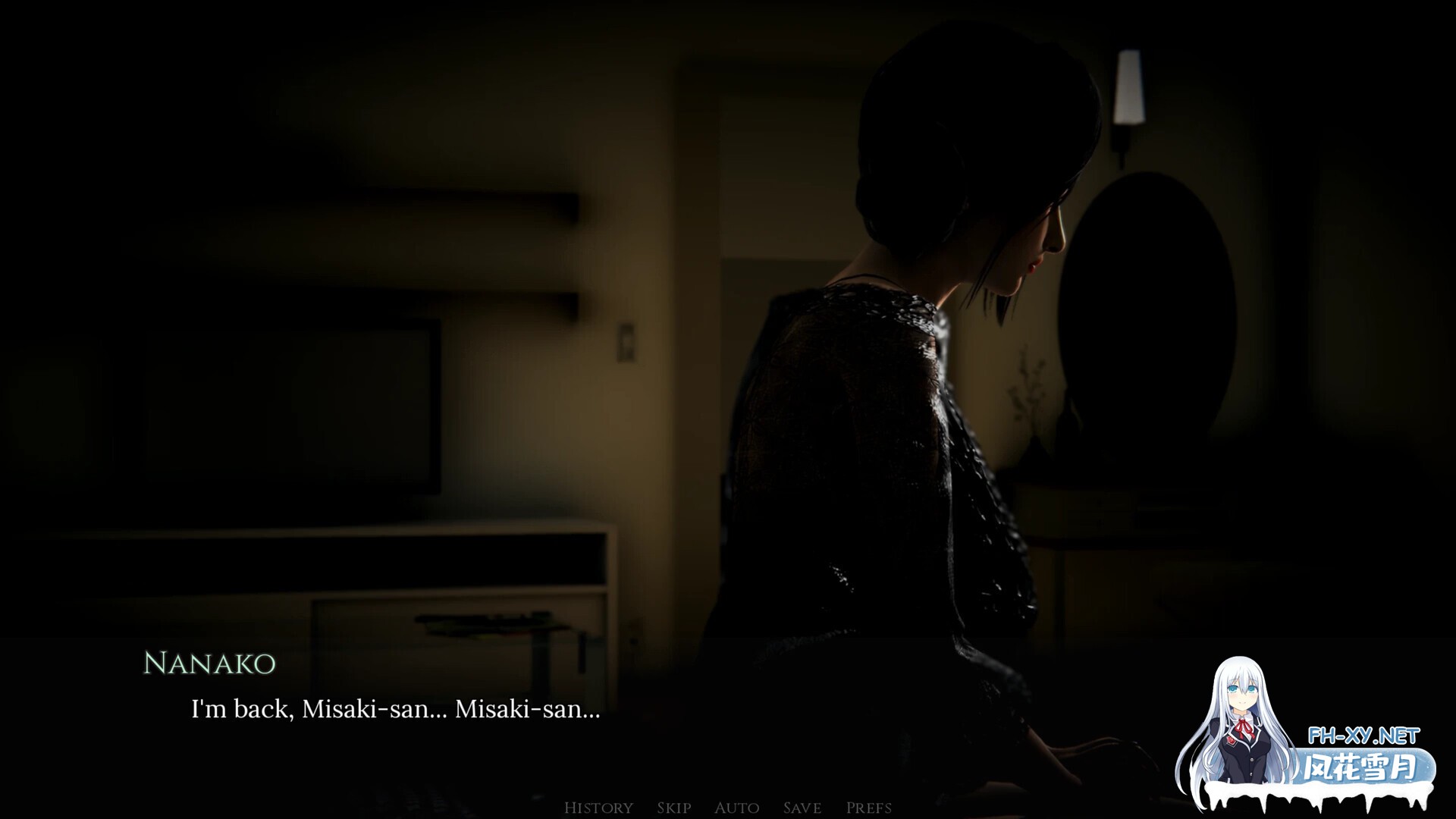Activate fast-forward with Skip
The width and height of the screenshot is (1456, 819).
pyautogui.click(x=675, y=808)
